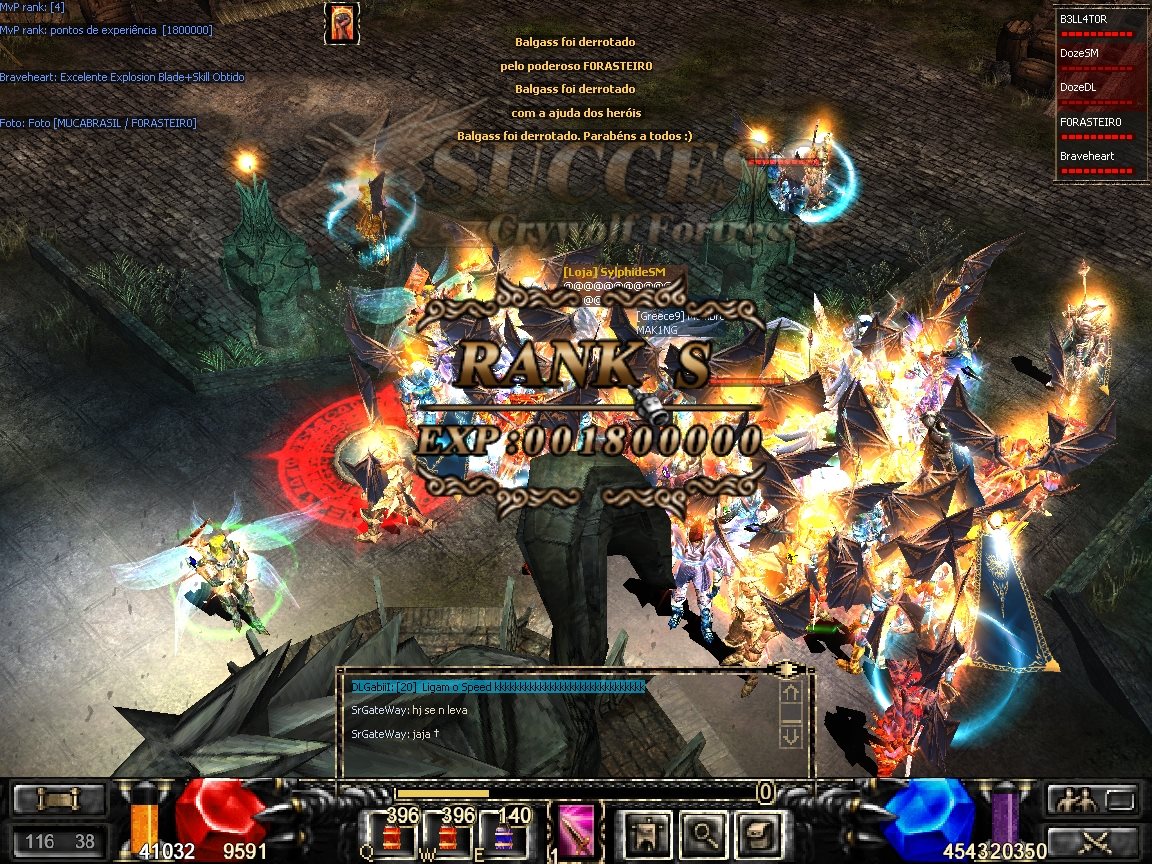This screenshot has width=1152, height=864.
Task: Click DLGabiiI's highlighted chat message
Action: pyautogui.click(x=498, y=687)
